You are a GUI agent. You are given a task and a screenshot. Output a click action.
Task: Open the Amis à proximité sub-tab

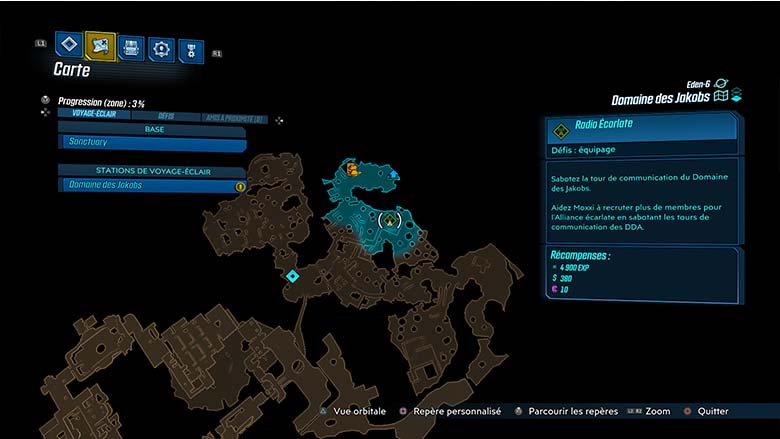click(x=235, y=117)
